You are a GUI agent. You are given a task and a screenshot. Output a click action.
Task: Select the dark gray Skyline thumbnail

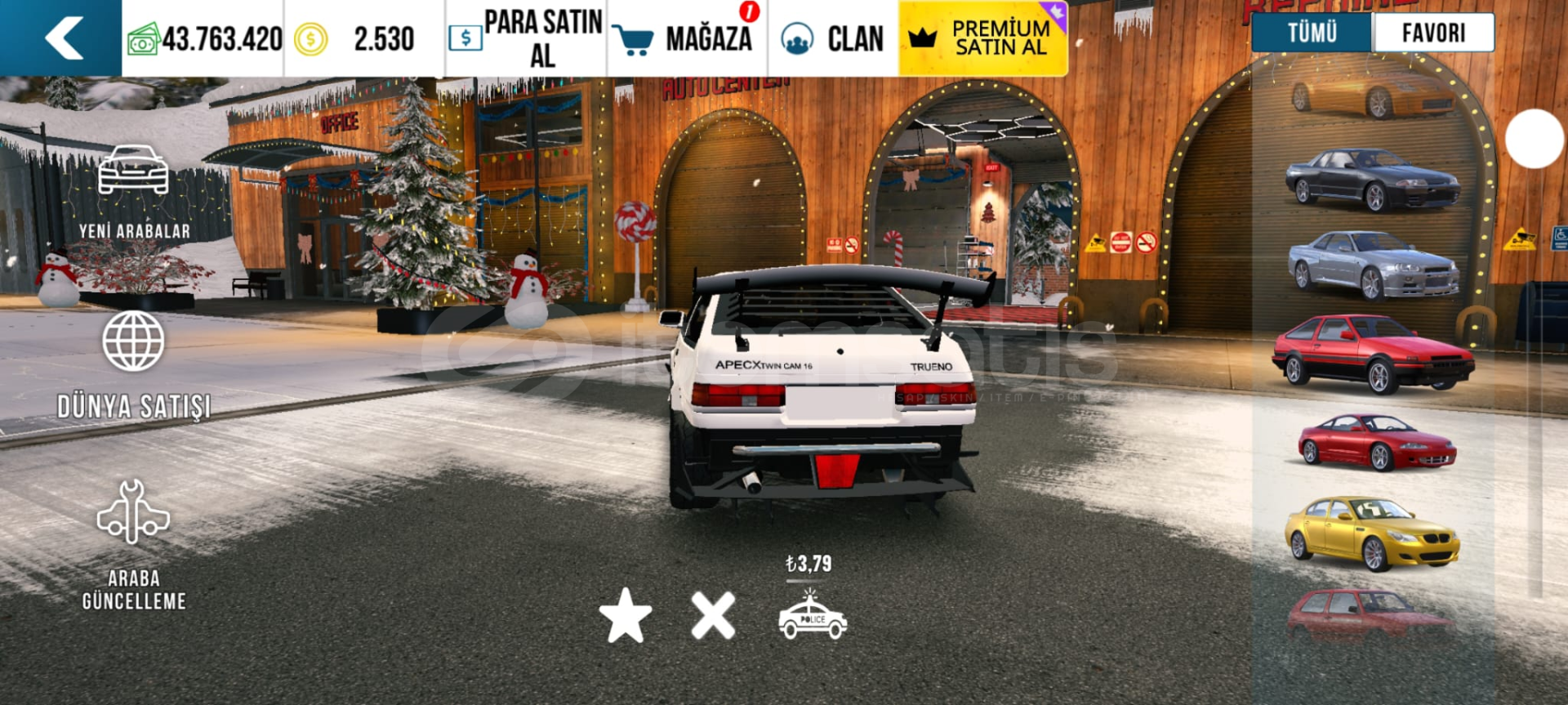pyautogui.click(x=1373, y=179)
